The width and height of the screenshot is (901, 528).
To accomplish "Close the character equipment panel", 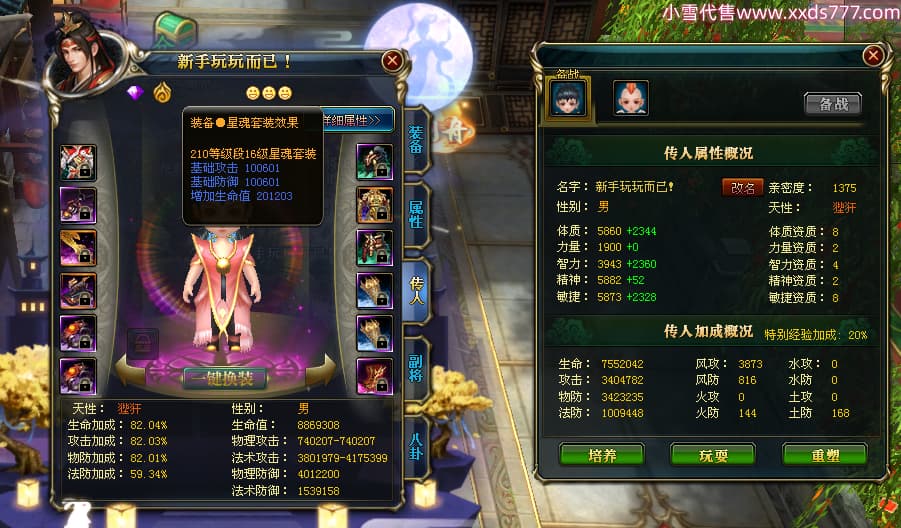I will (x=392, y=60).
